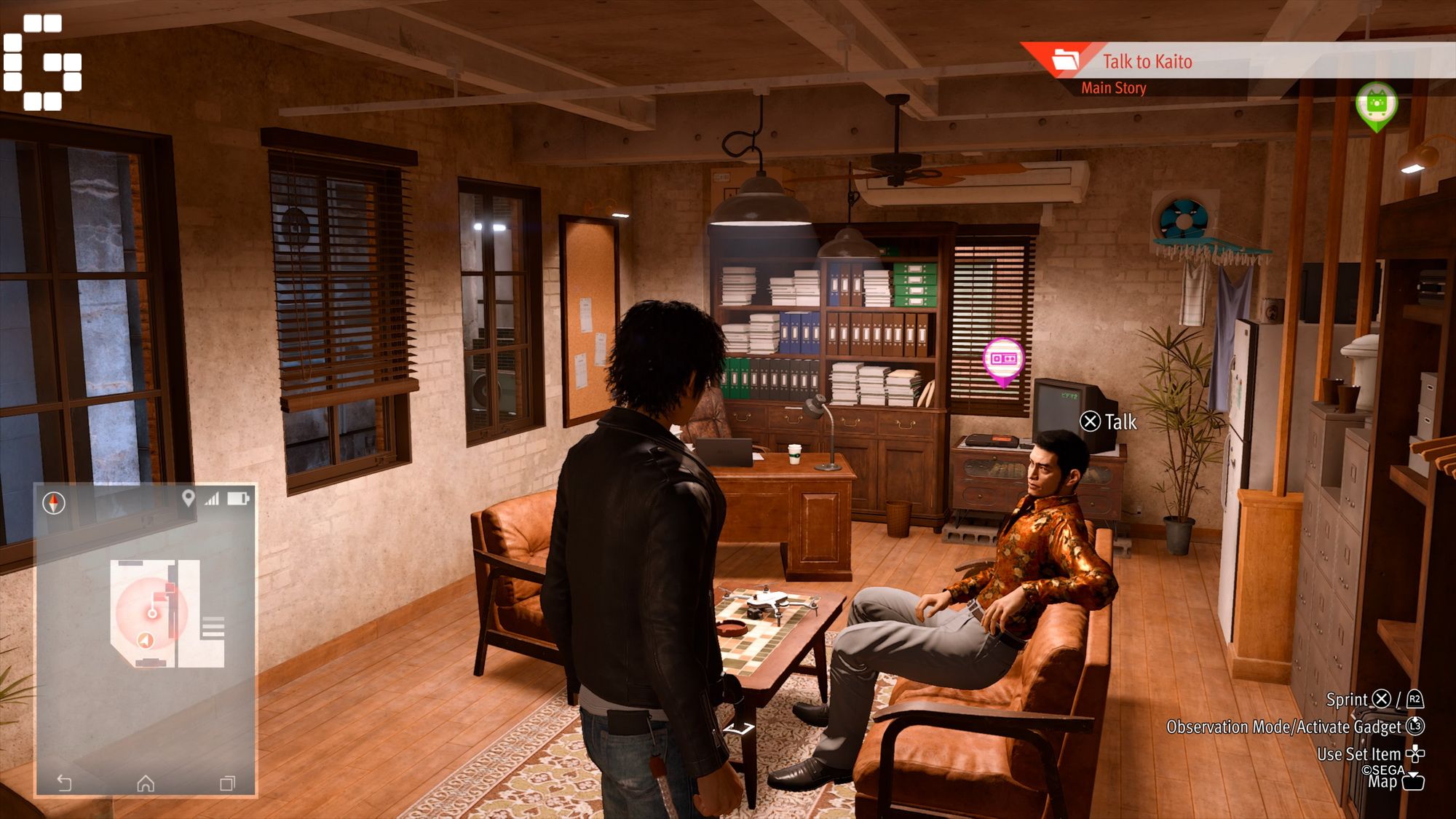This screenshot has width=1456, height=819.
Task: Toggle Sprint using the X button icon
Action: pos(1380,700)
